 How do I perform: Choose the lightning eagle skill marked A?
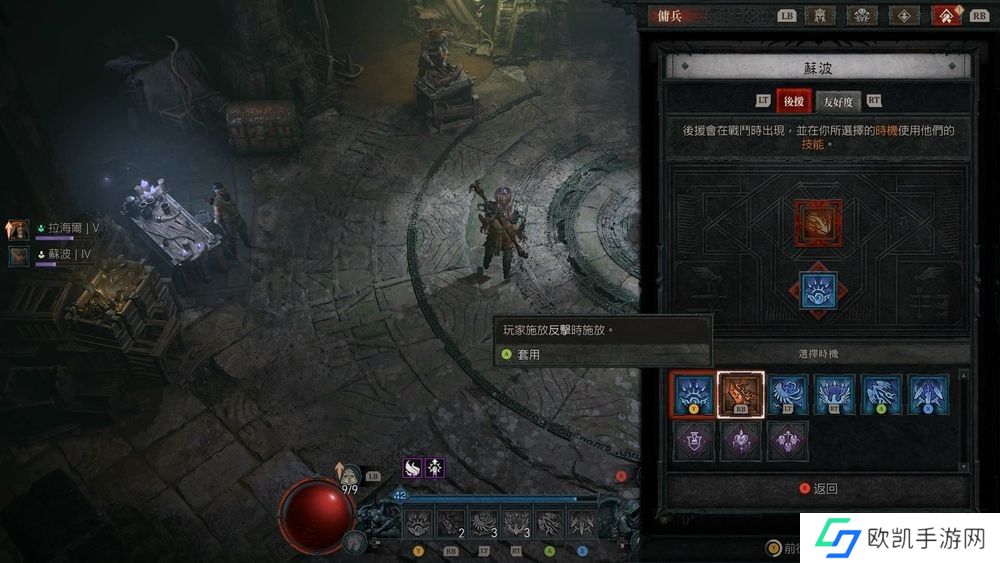click(881, 394)
